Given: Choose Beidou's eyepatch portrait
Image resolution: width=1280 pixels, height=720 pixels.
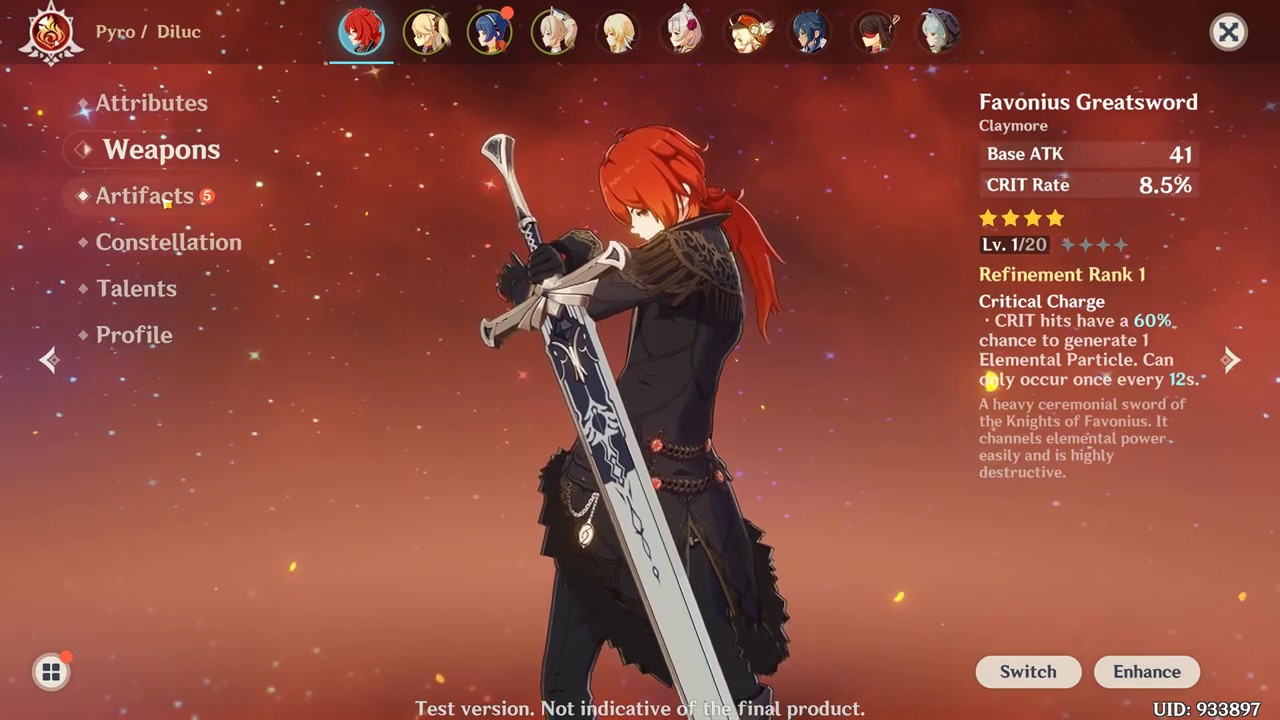Looking at the screenshot, I should click(x=876, y=33).
